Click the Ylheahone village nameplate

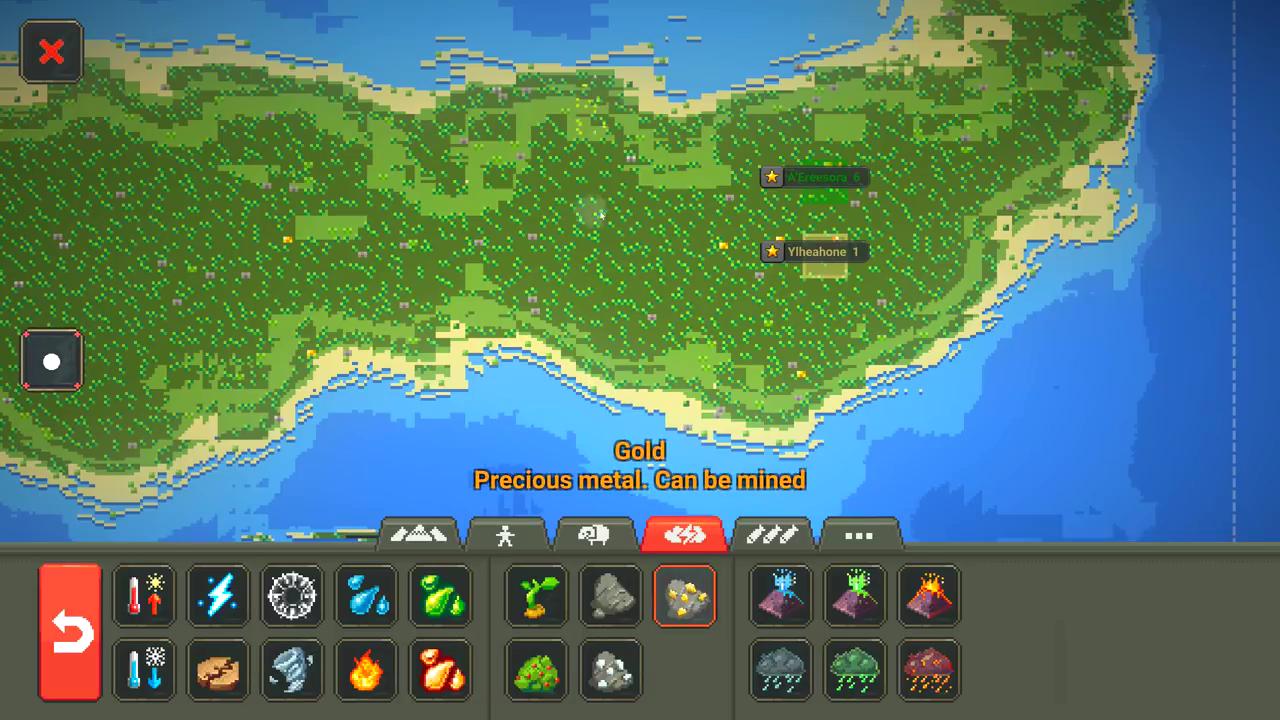814,252
